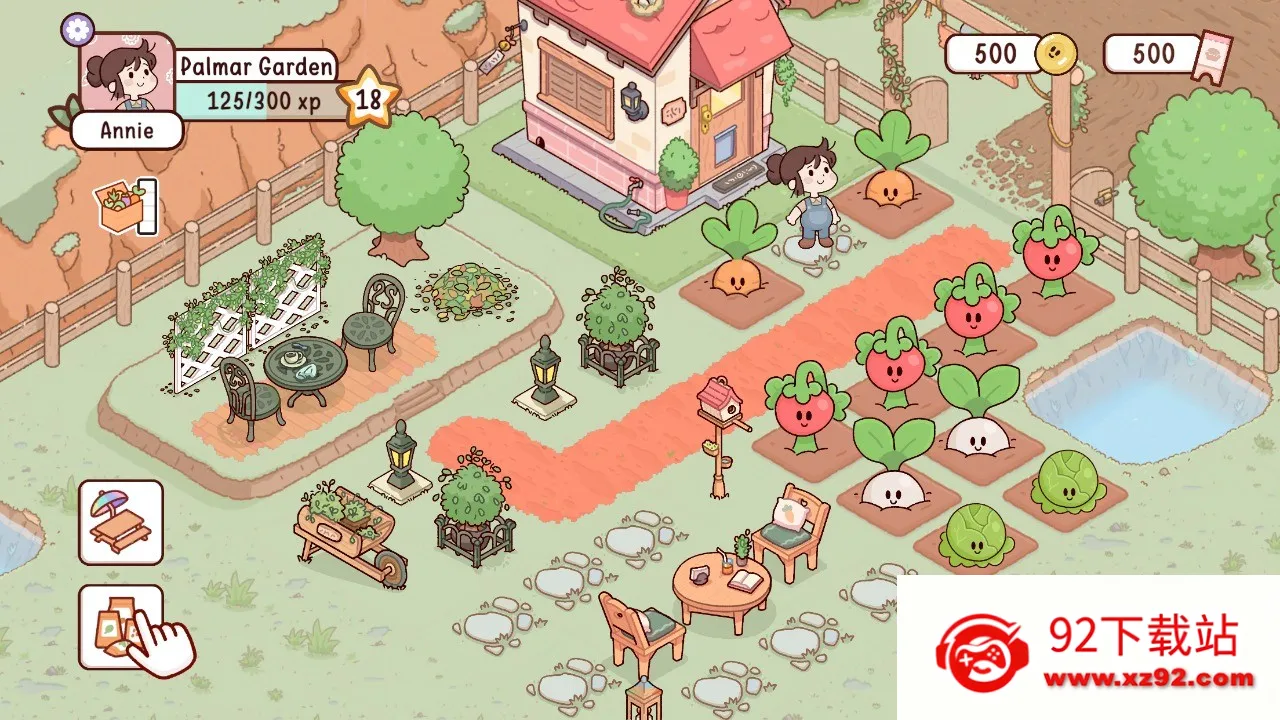Visit the 92下载站 watermark link
1280x720 pixels.
pos(1089,648)
